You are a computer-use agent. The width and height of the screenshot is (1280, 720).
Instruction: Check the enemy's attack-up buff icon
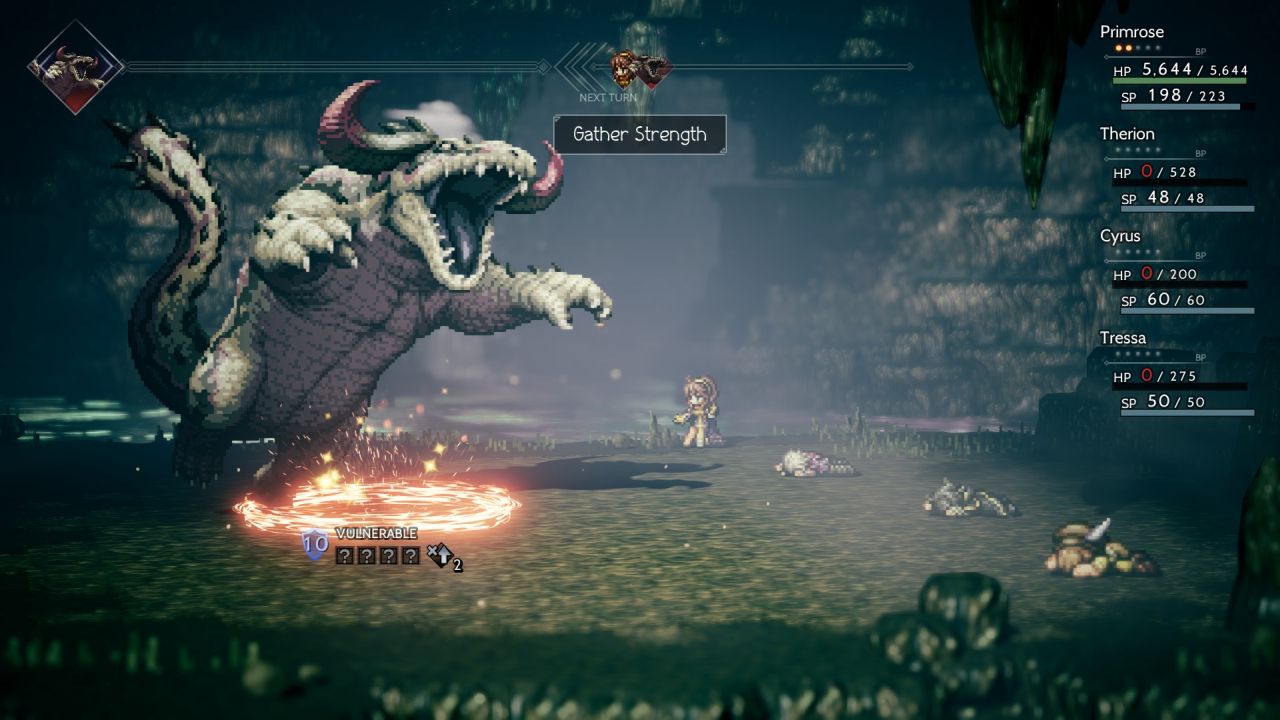pos(441,556)
